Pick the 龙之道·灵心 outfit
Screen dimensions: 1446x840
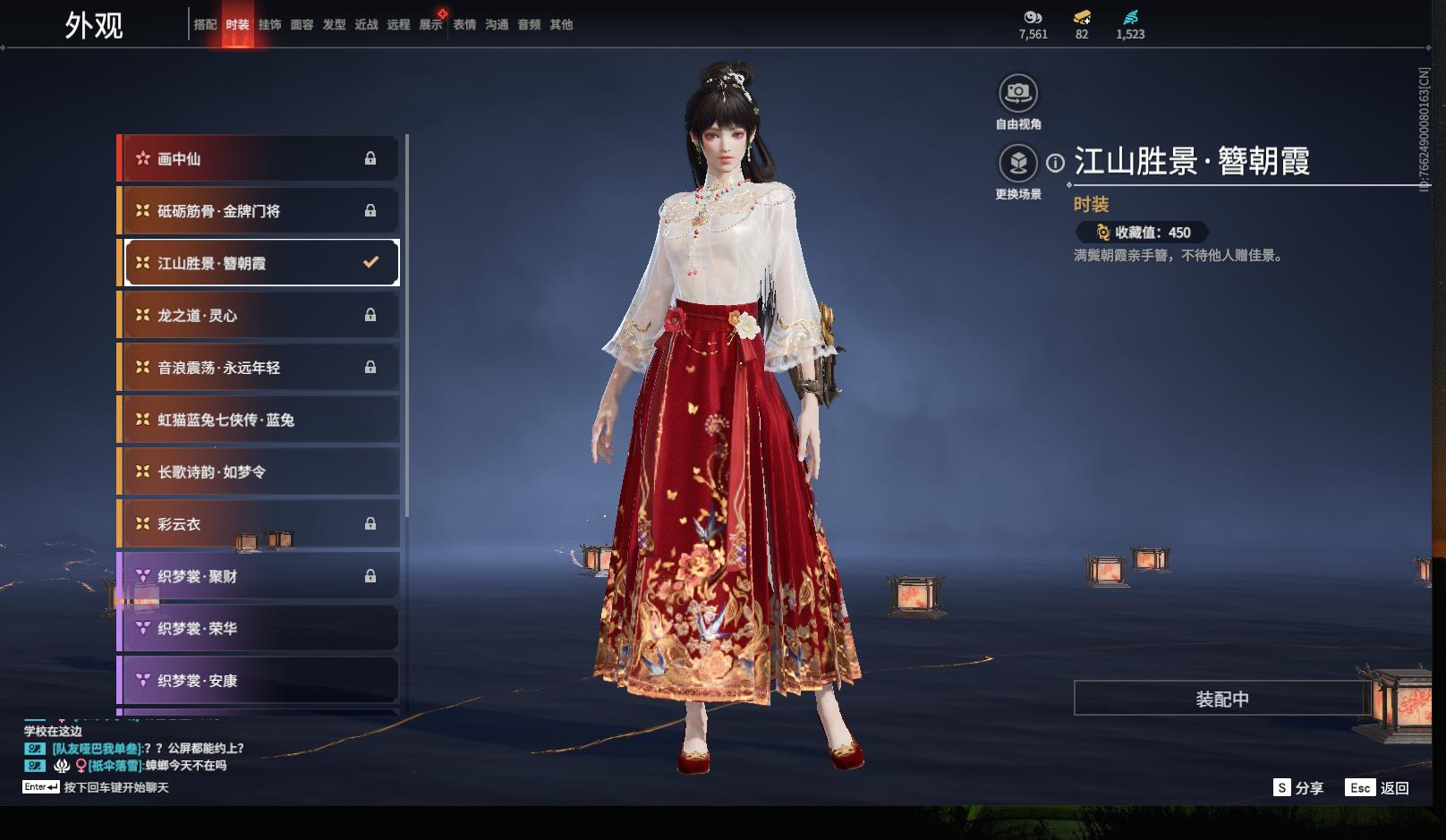coord(259,316)
